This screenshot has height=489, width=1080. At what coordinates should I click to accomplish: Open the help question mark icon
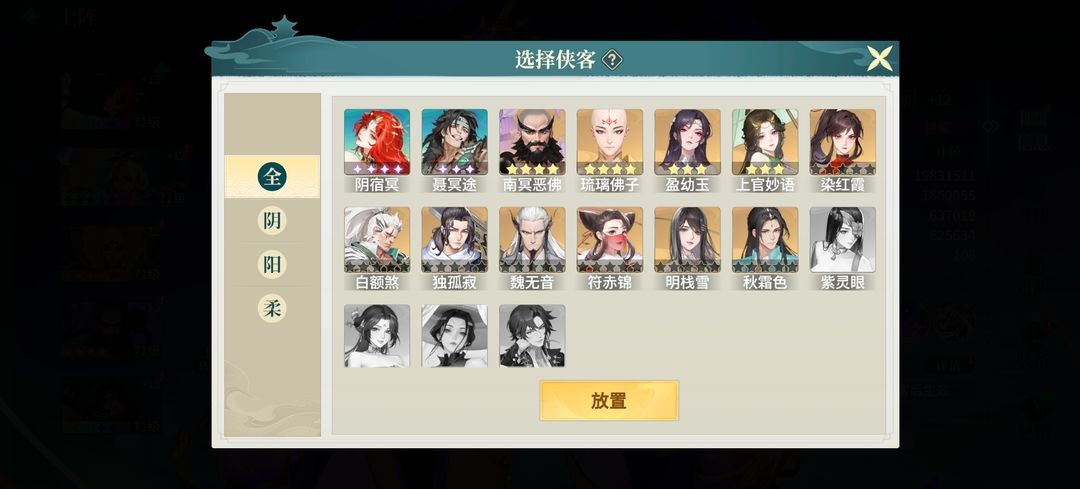(612, 59)
